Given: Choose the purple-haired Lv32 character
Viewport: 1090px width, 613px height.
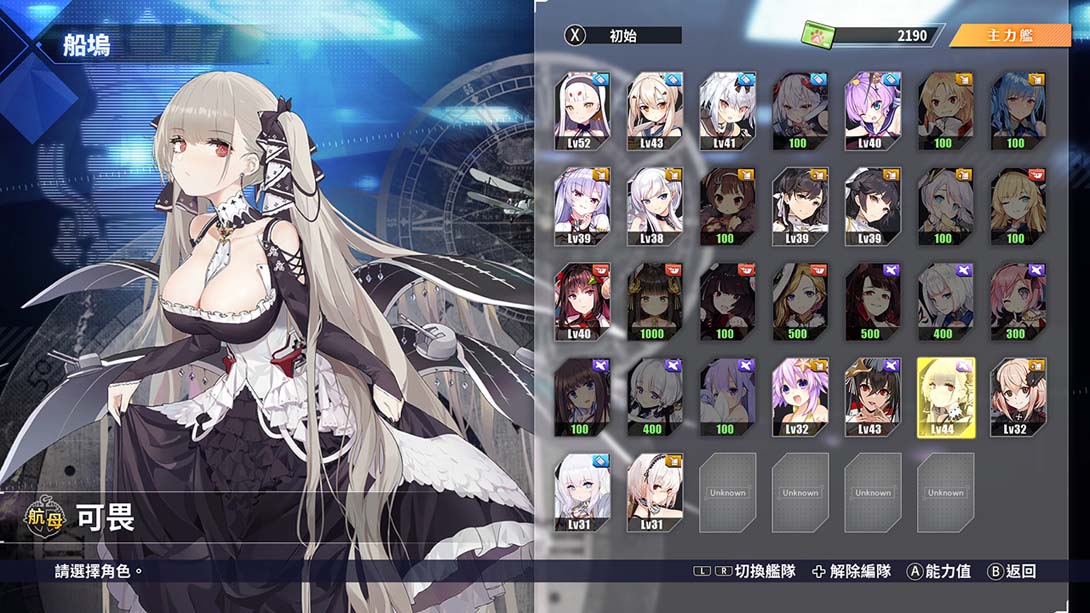Looking at the screenshot, I should [x=800, y=397].
